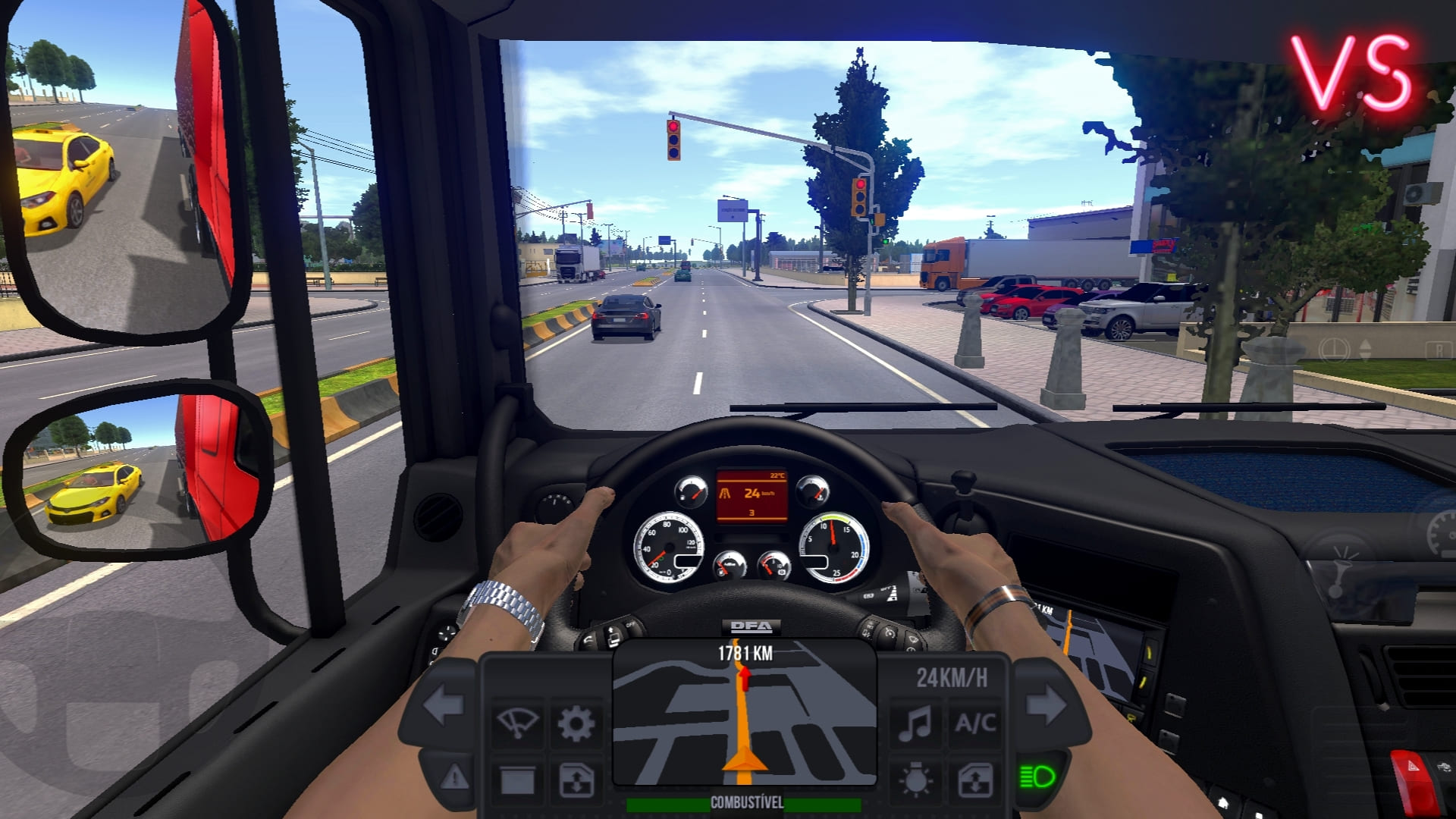1456x819 pixels.
Task: Activate the right turn signal arrow
Action: (1046, 706)
